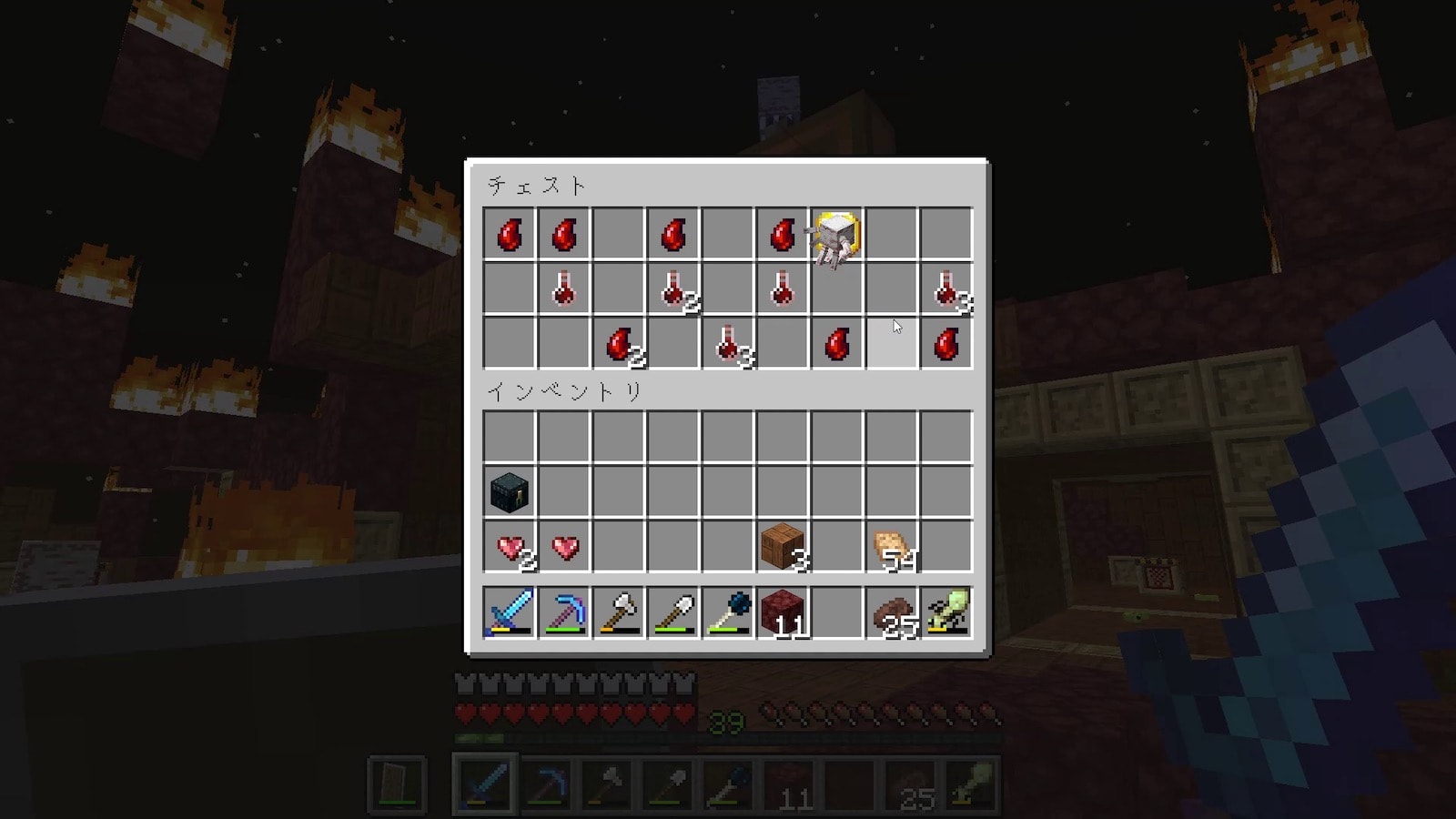Grab the stack of 2 red droplets
This screenshot has height=819, width=1456.
[619, 345]
